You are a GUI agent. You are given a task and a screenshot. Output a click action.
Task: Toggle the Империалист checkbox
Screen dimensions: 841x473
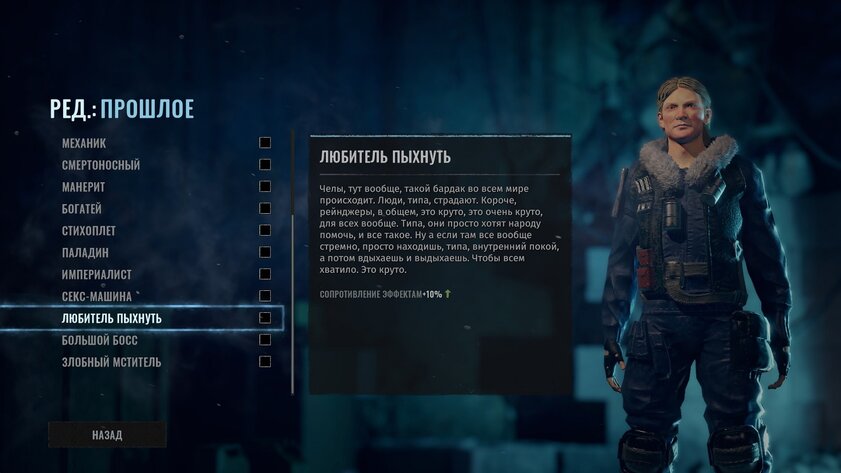pos(265,274)
